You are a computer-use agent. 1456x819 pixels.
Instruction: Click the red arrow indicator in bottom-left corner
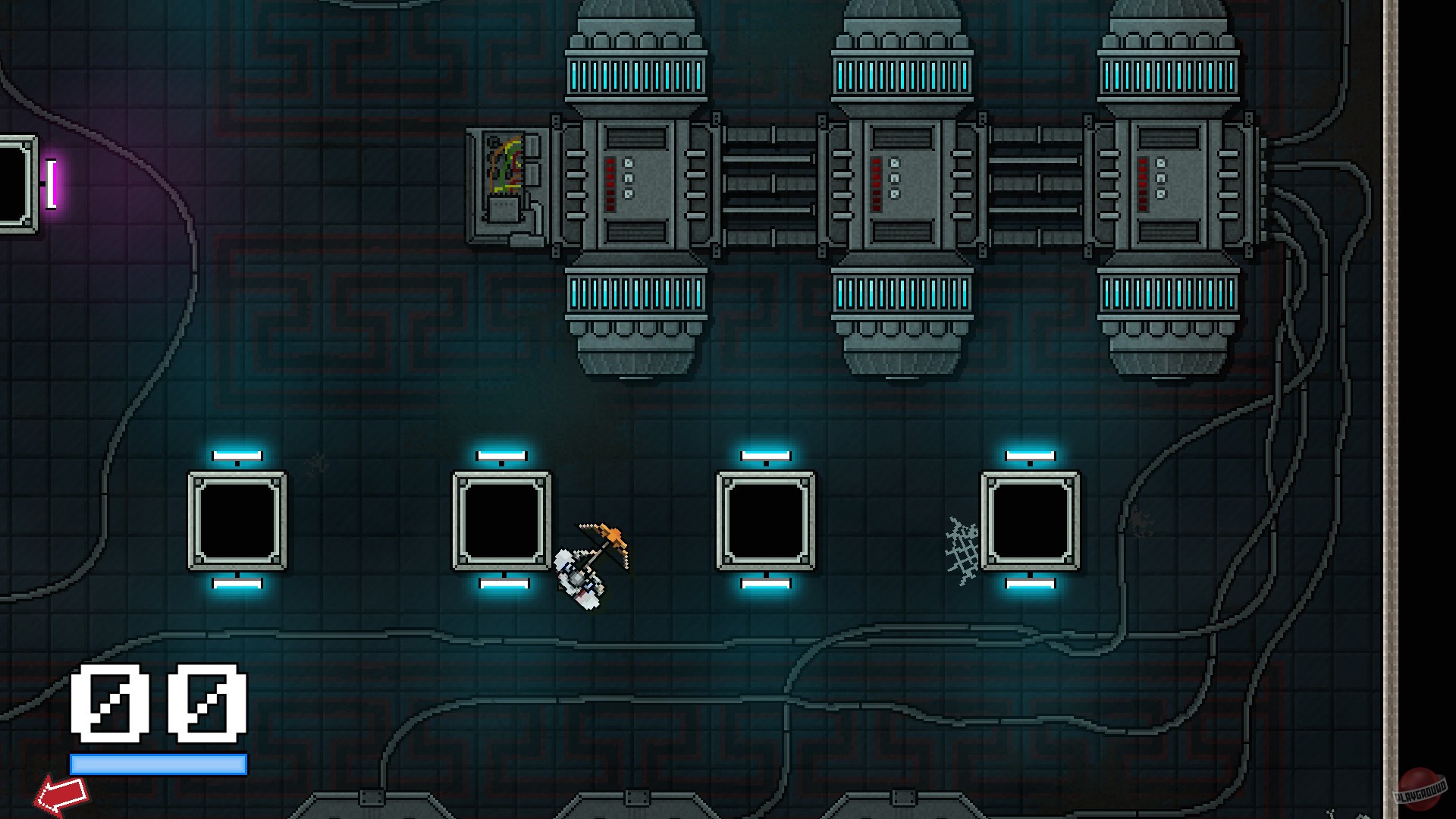(x=64, y=794)
